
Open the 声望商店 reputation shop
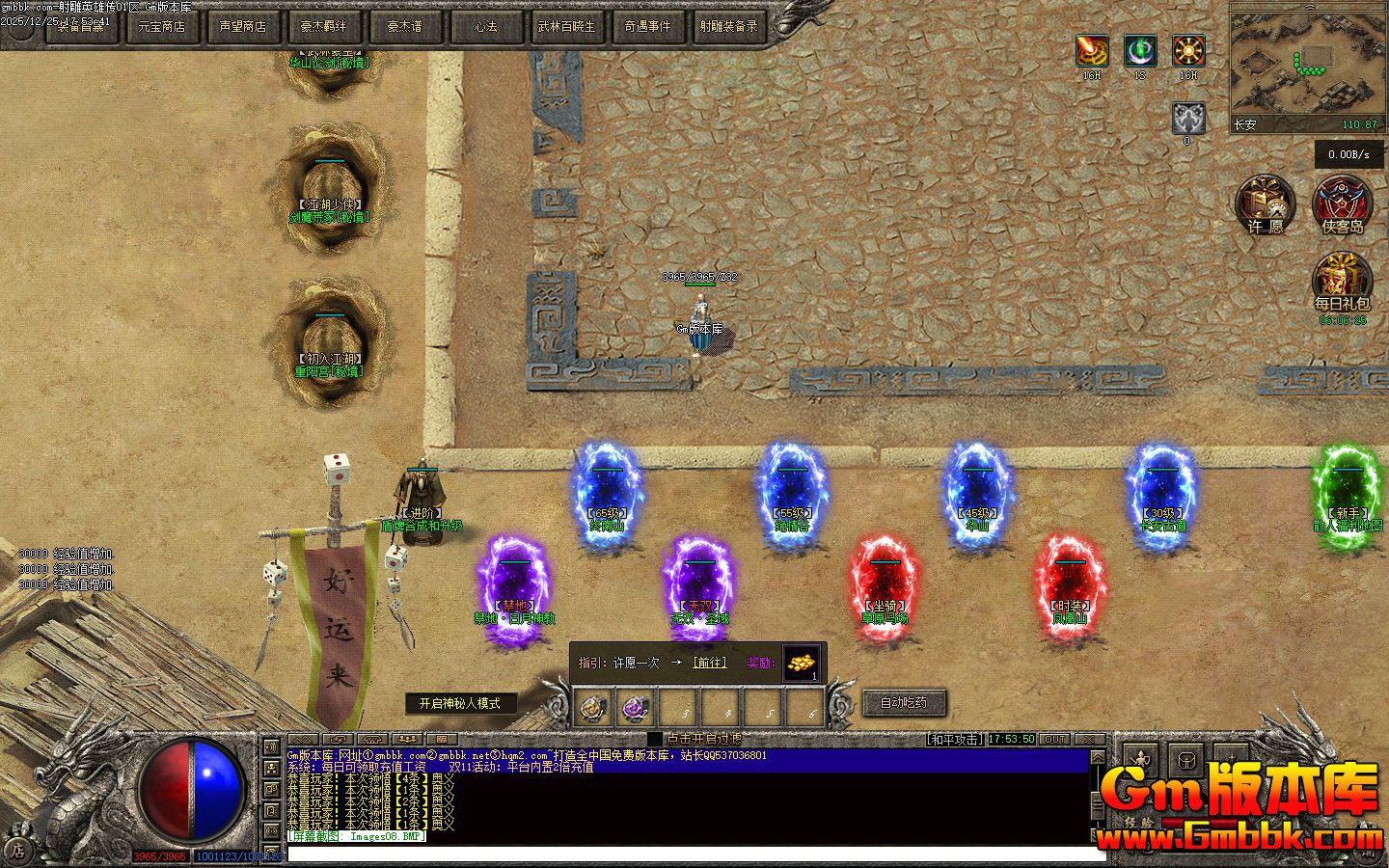(243, 27)
